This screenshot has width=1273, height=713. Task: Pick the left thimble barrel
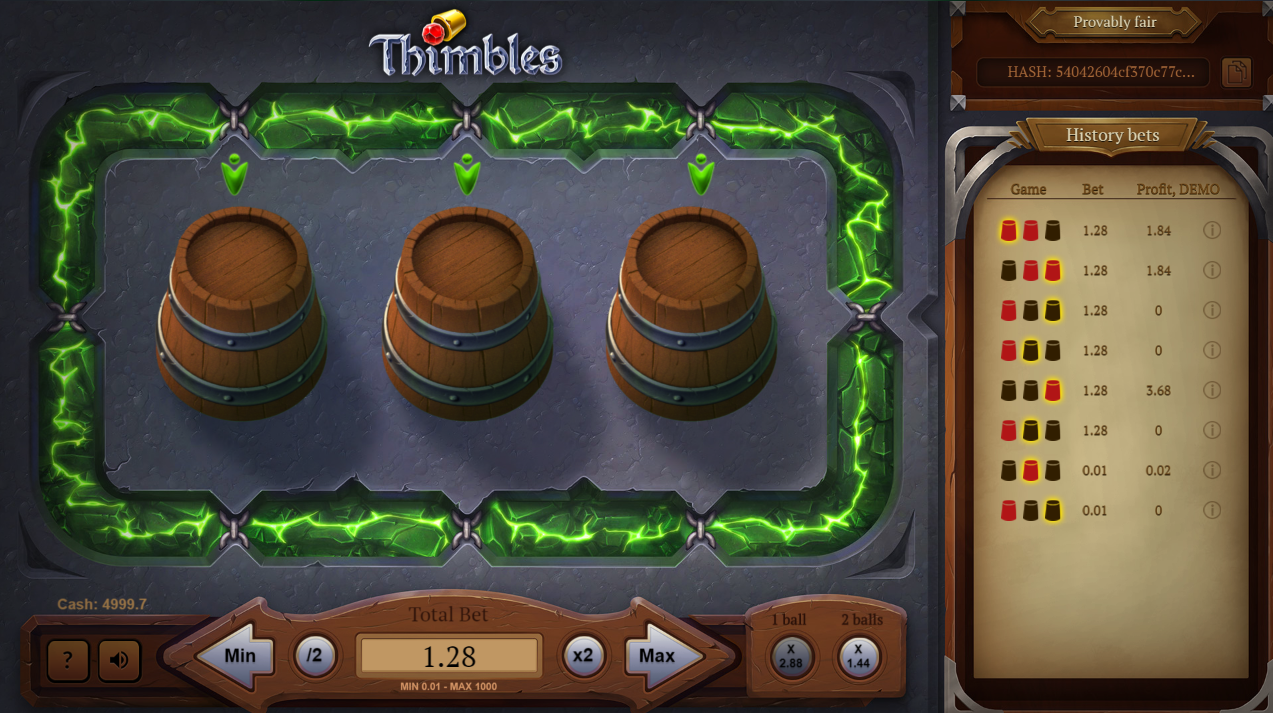click(241, 310)
